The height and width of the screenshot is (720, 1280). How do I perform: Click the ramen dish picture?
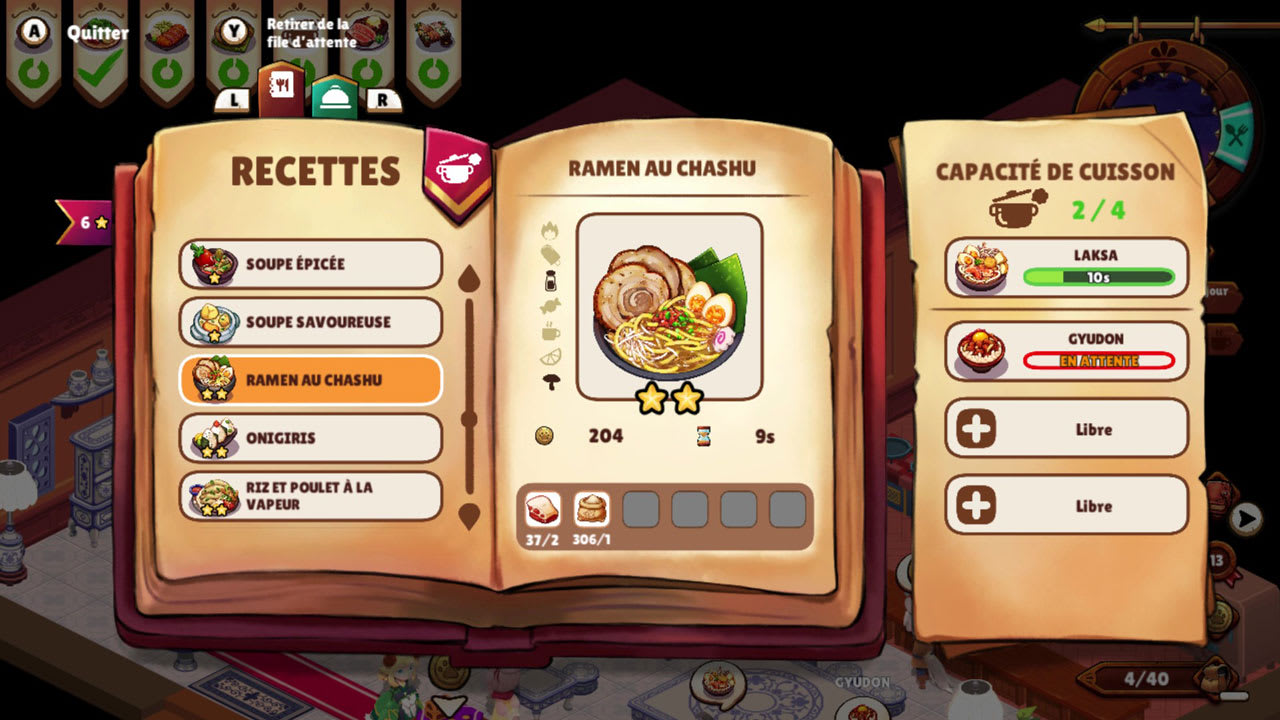pyautogui.click(x=669, y=305)
